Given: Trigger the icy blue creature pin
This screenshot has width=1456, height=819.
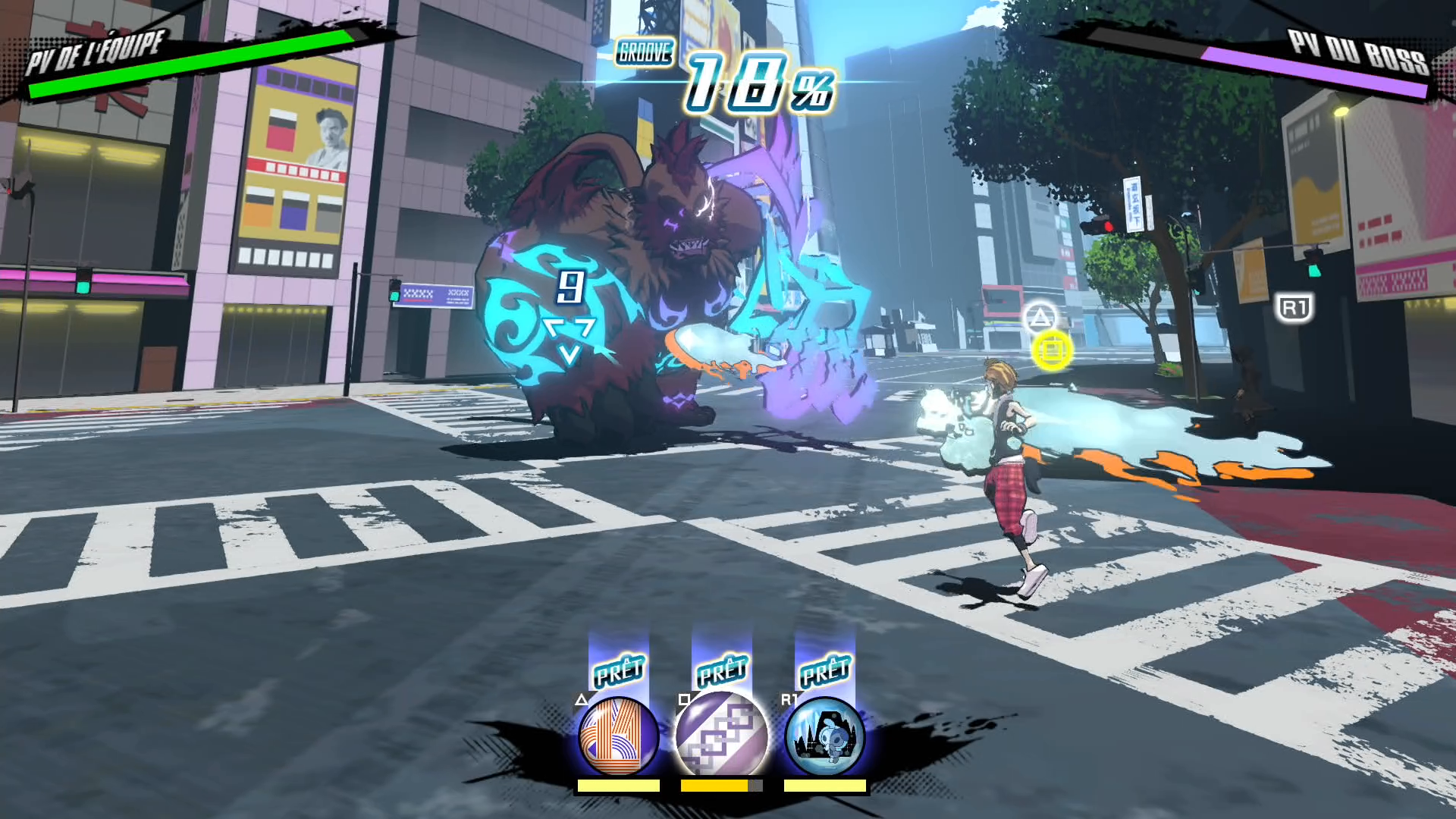Looking at the screenshot, I should point(824,736).
